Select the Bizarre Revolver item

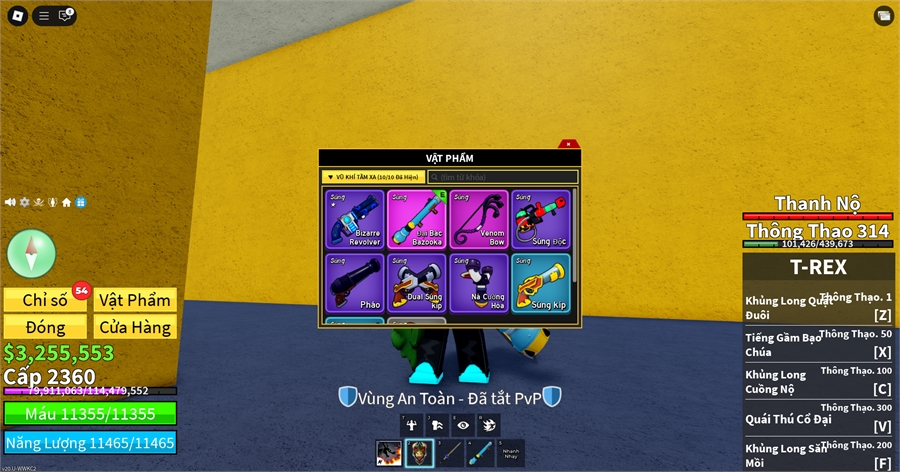(x=354, y=219)
